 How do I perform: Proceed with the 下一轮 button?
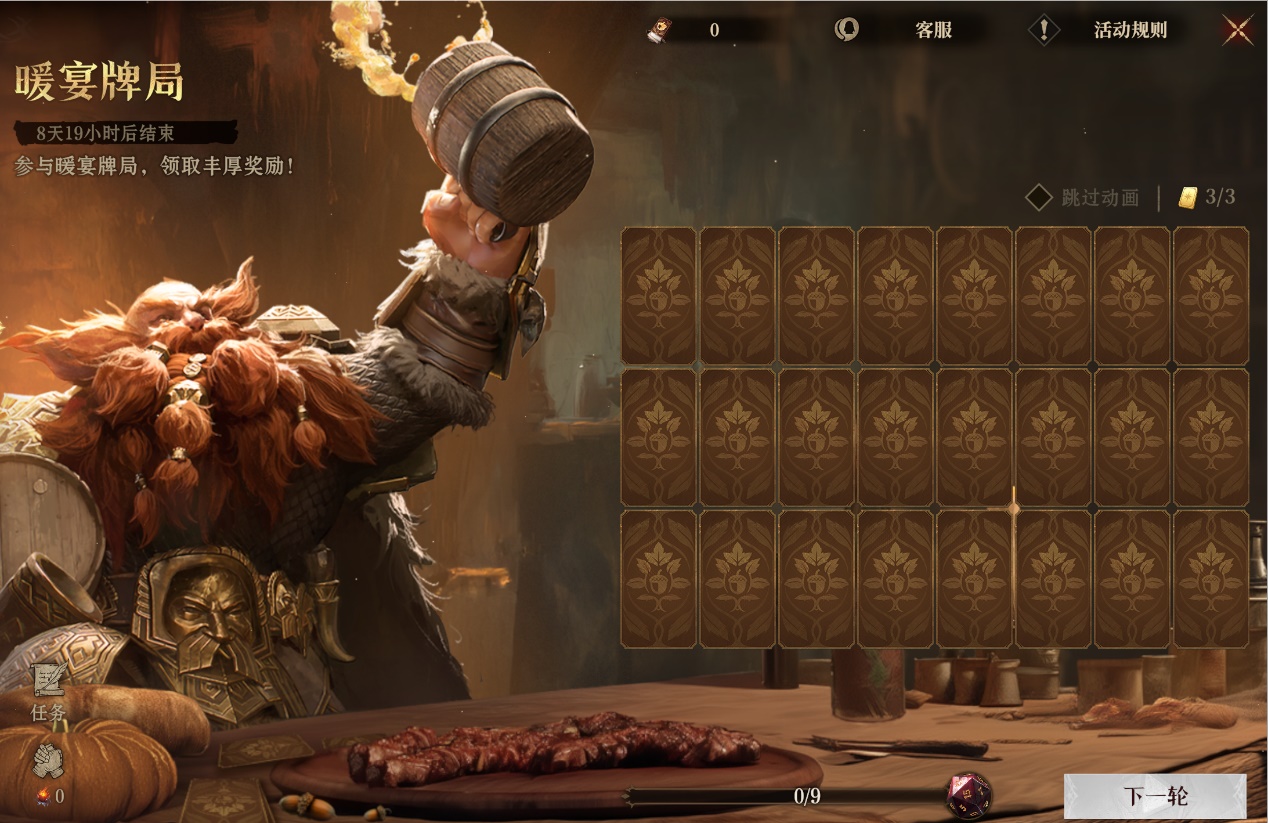click(1154, 796)
